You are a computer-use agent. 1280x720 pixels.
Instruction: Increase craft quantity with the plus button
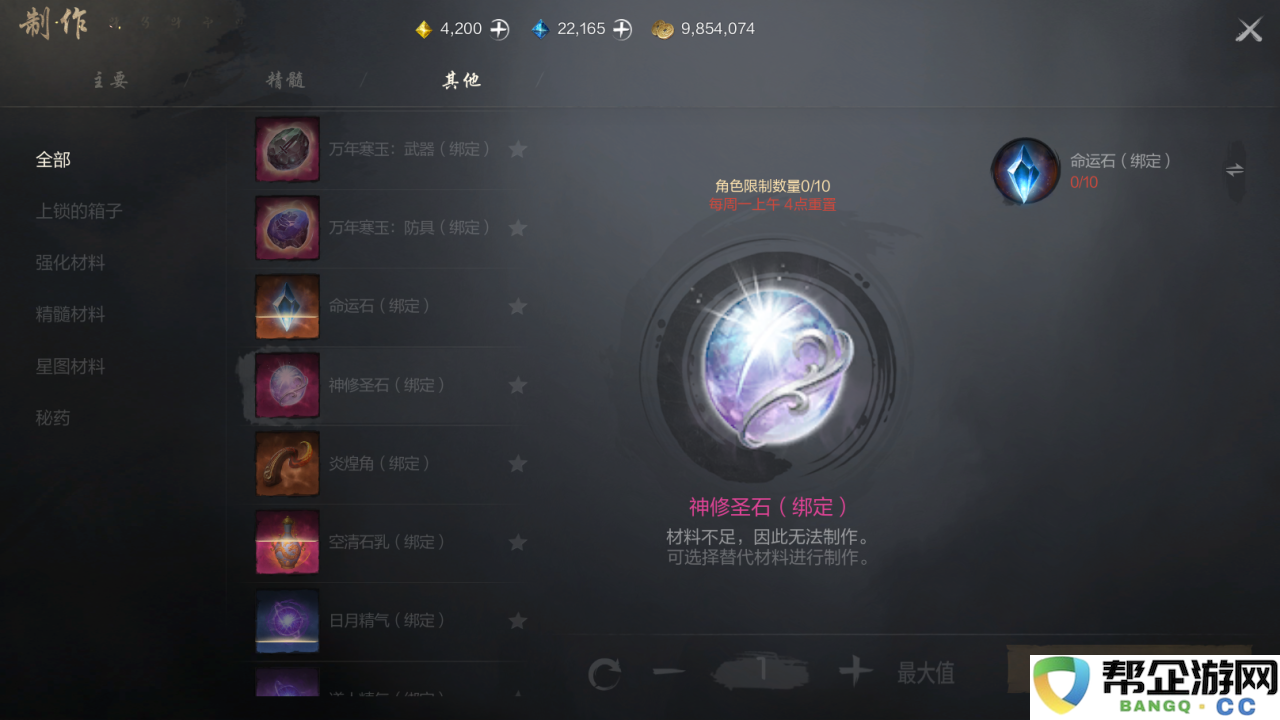point(855,671)
